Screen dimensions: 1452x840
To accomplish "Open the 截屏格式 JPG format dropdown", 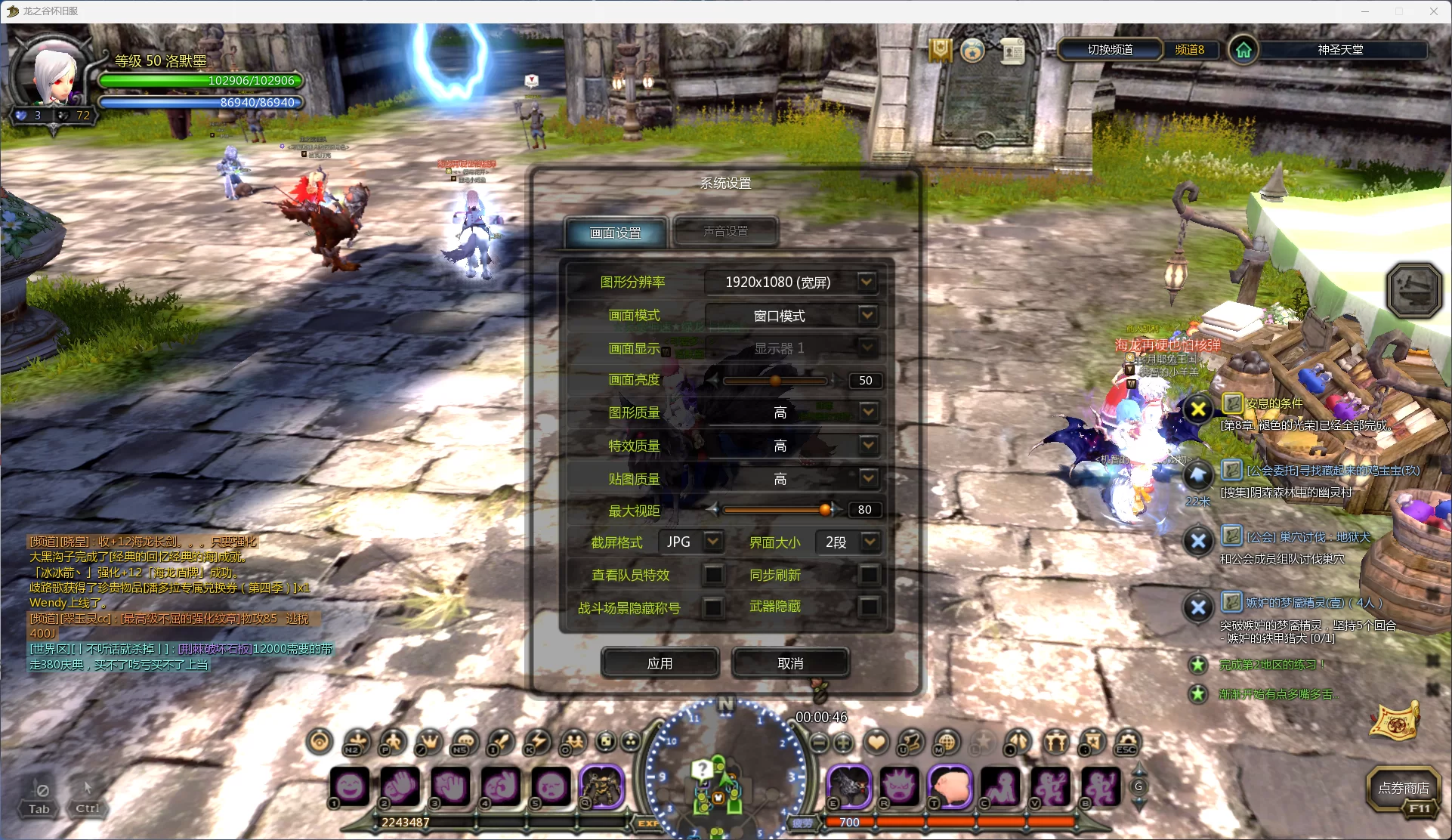I will (x=712, y=542).
